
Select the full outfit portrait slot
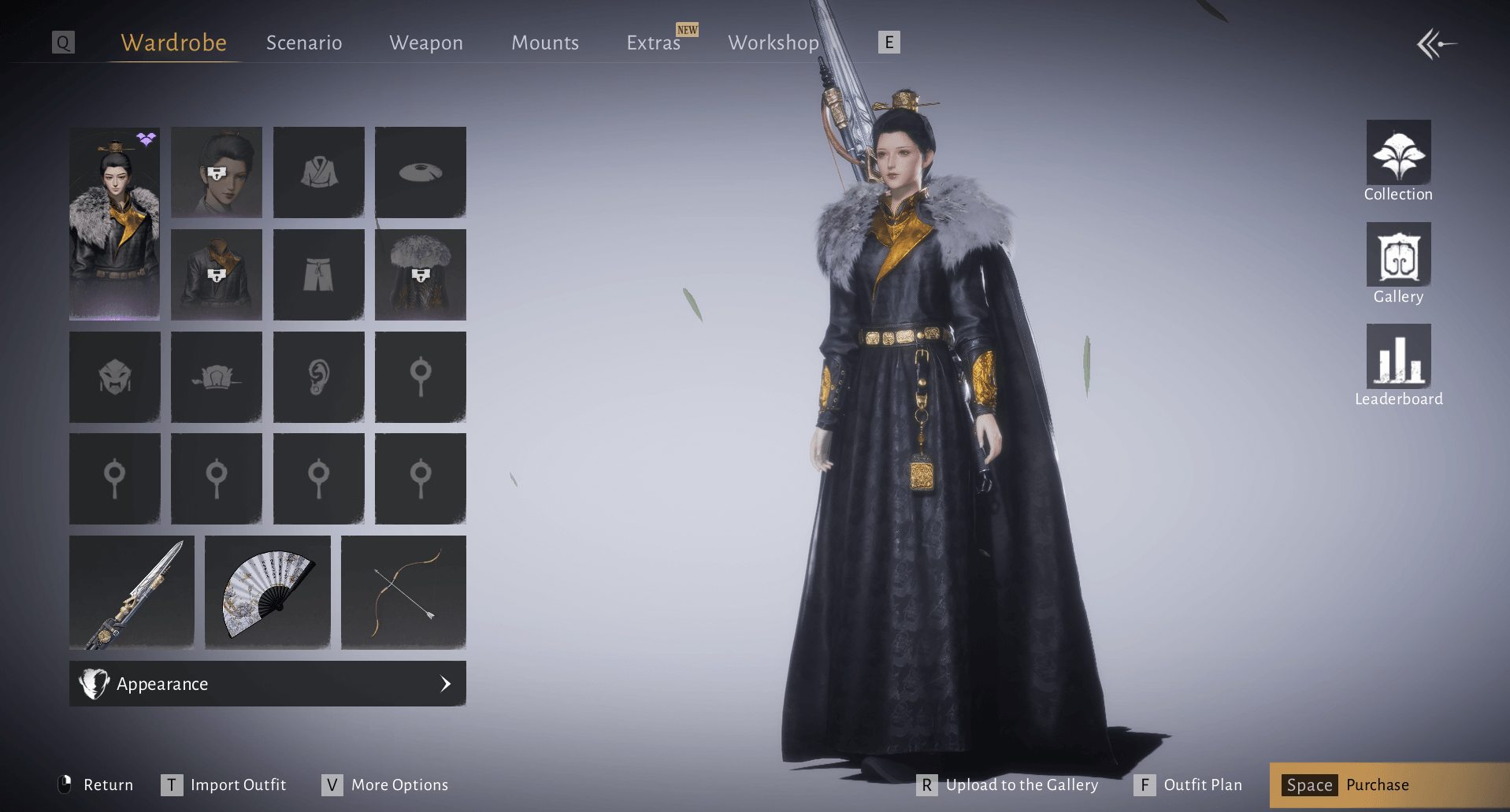click(x=114, y=224)
